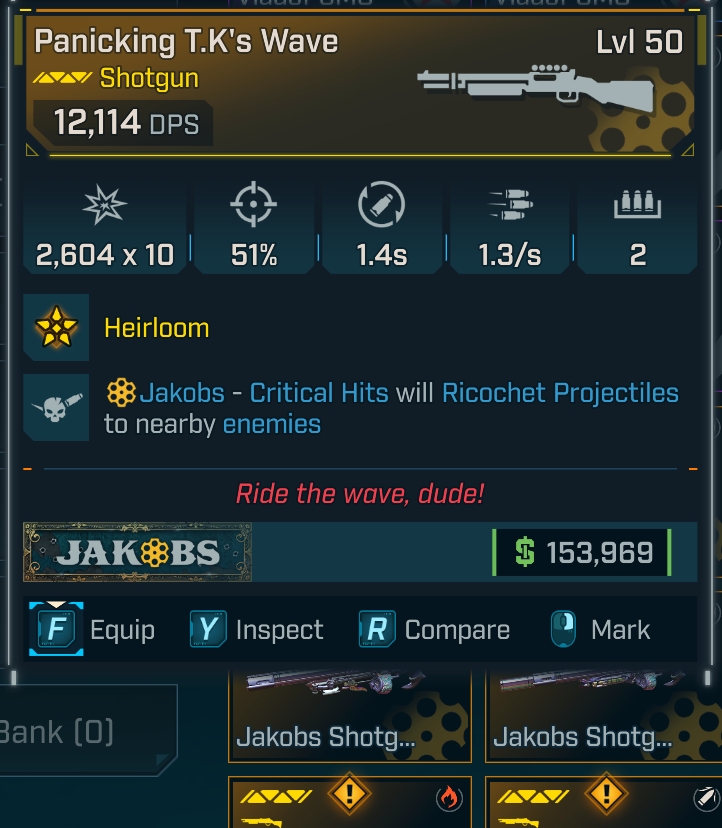
Task: Select the legendary item card with fire icon
Action: click(350, 803)
